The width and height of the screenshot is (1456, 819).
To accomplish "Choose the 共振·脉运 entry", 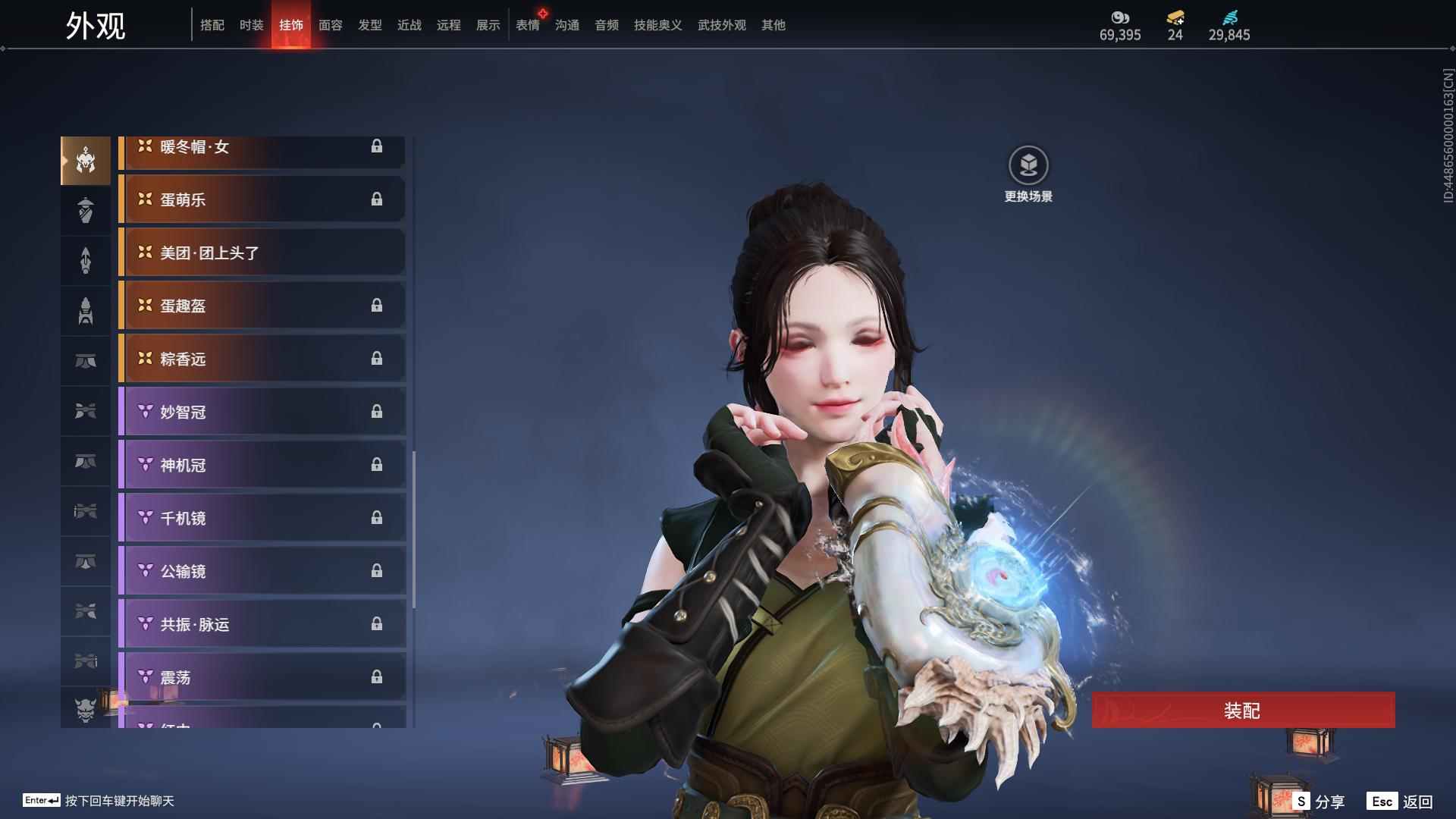I will (262, 624).
